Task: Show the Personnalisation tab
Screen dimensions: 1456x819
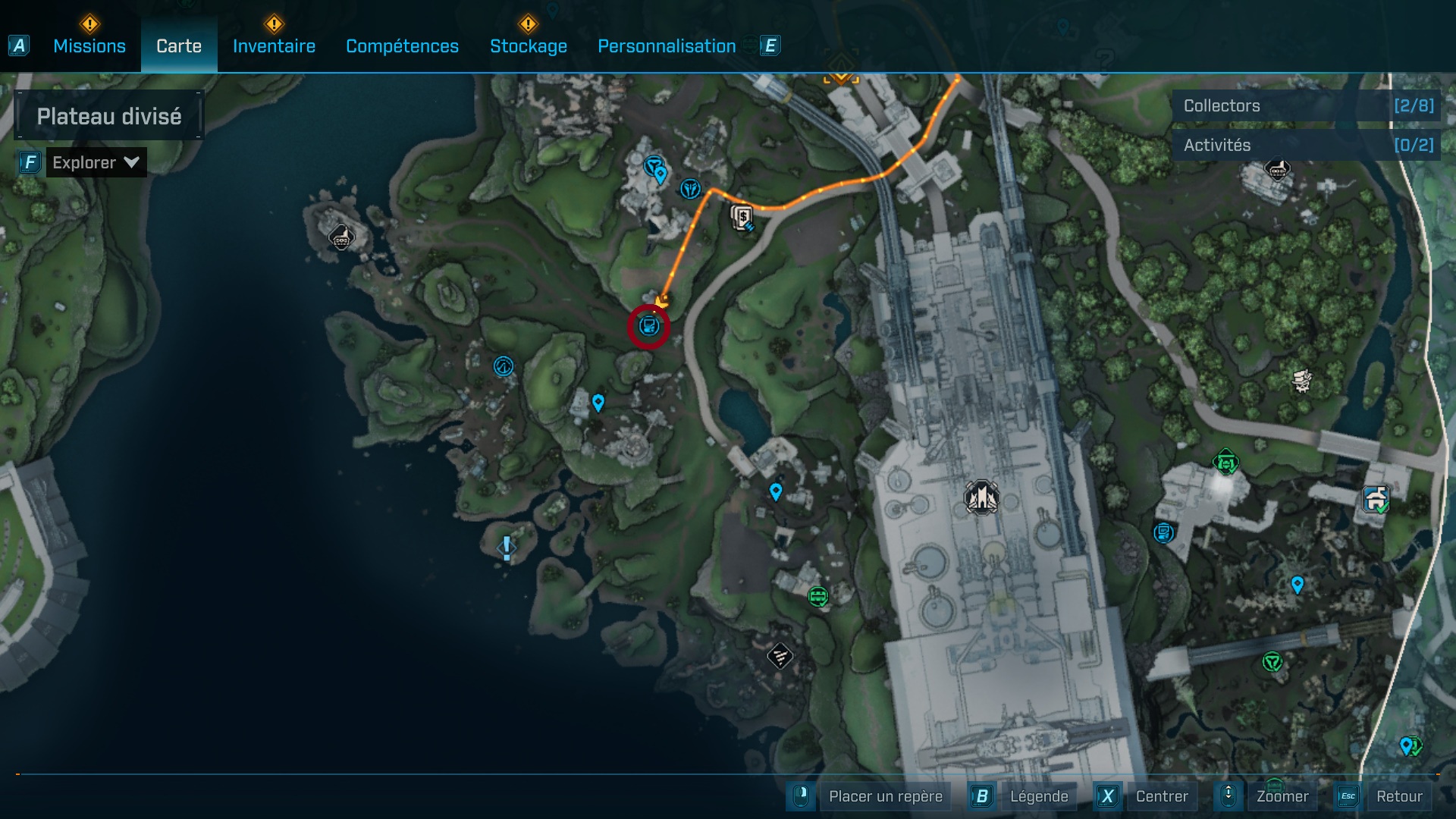Action: 667,46
